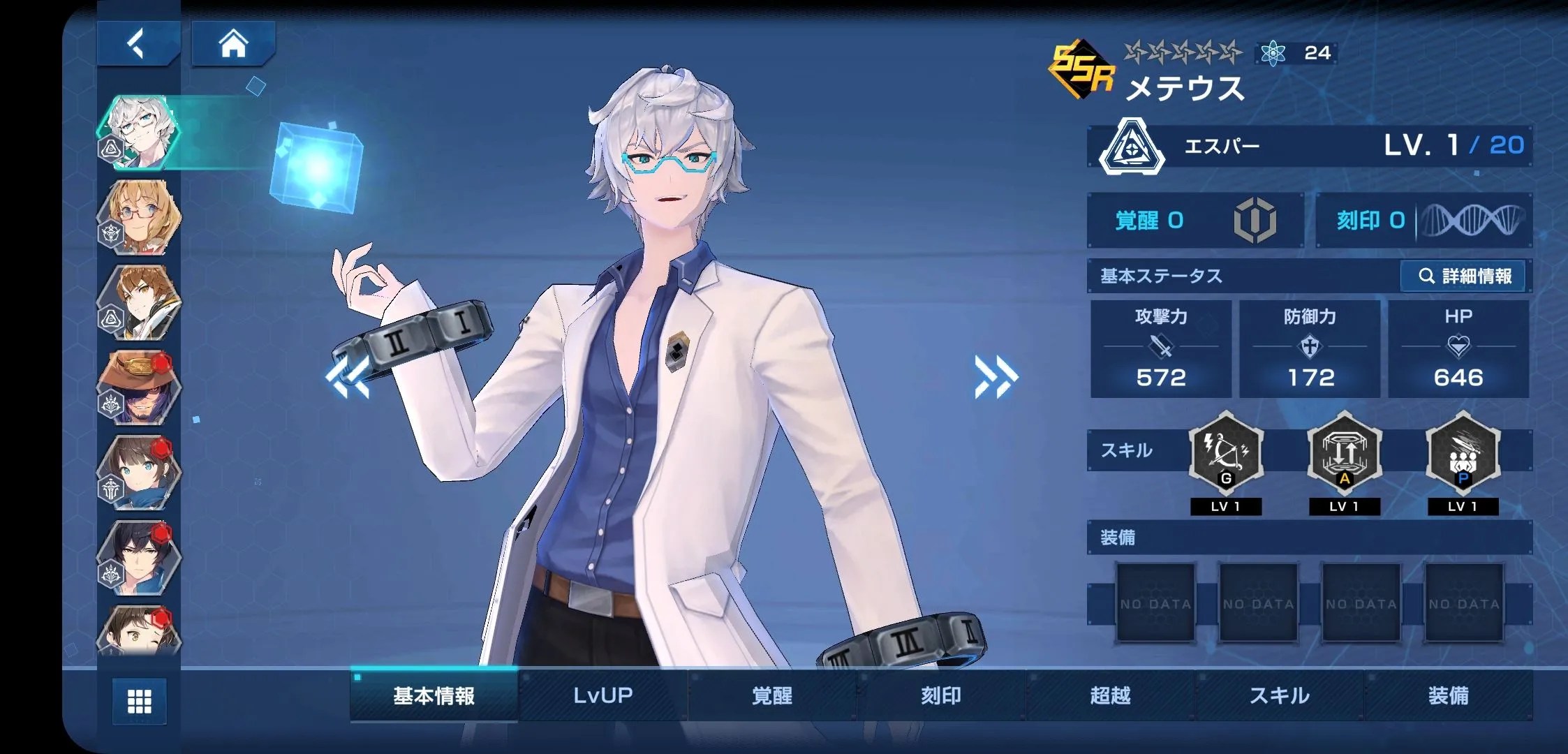This screenshot has width=1568, height=754.
Task: Show next character with right double arrow
Action: point(996,377)
